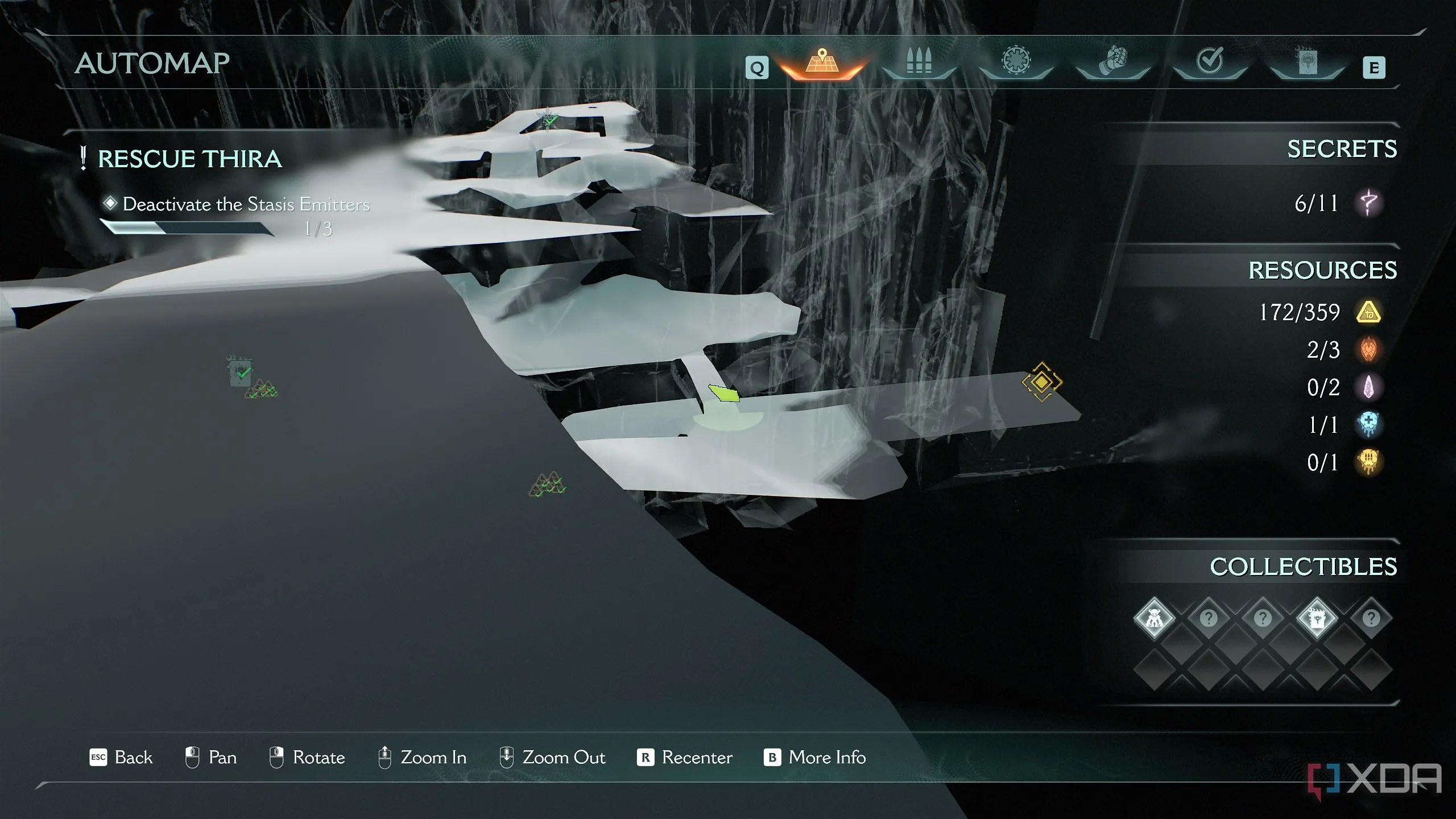
Task: Select the Automap tab with map pin icon
Action: 821,63
